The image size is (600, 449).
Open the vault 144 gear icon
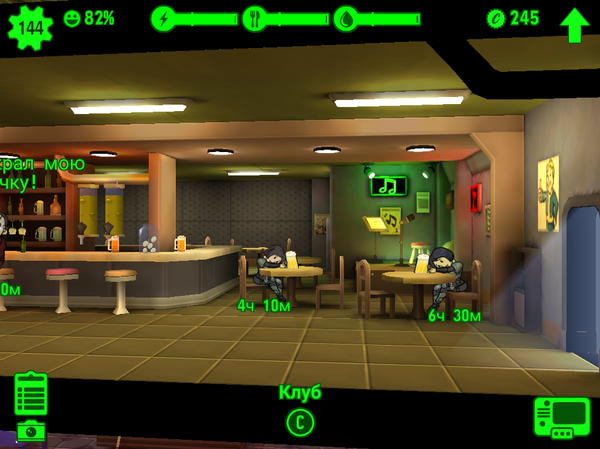31,26
